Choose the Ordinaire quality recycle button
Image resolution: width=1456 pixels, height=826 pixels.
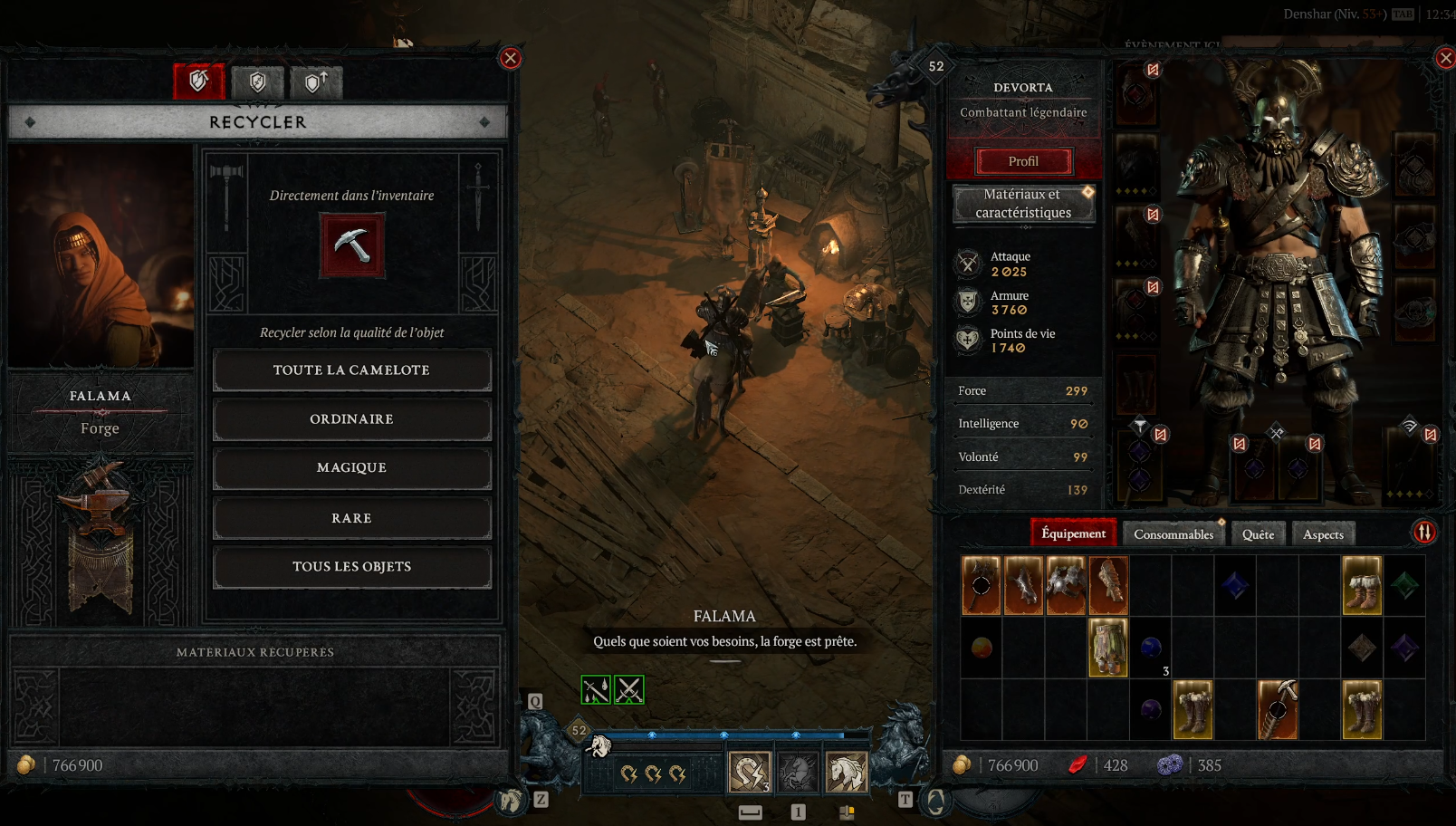tap(351, 419)
